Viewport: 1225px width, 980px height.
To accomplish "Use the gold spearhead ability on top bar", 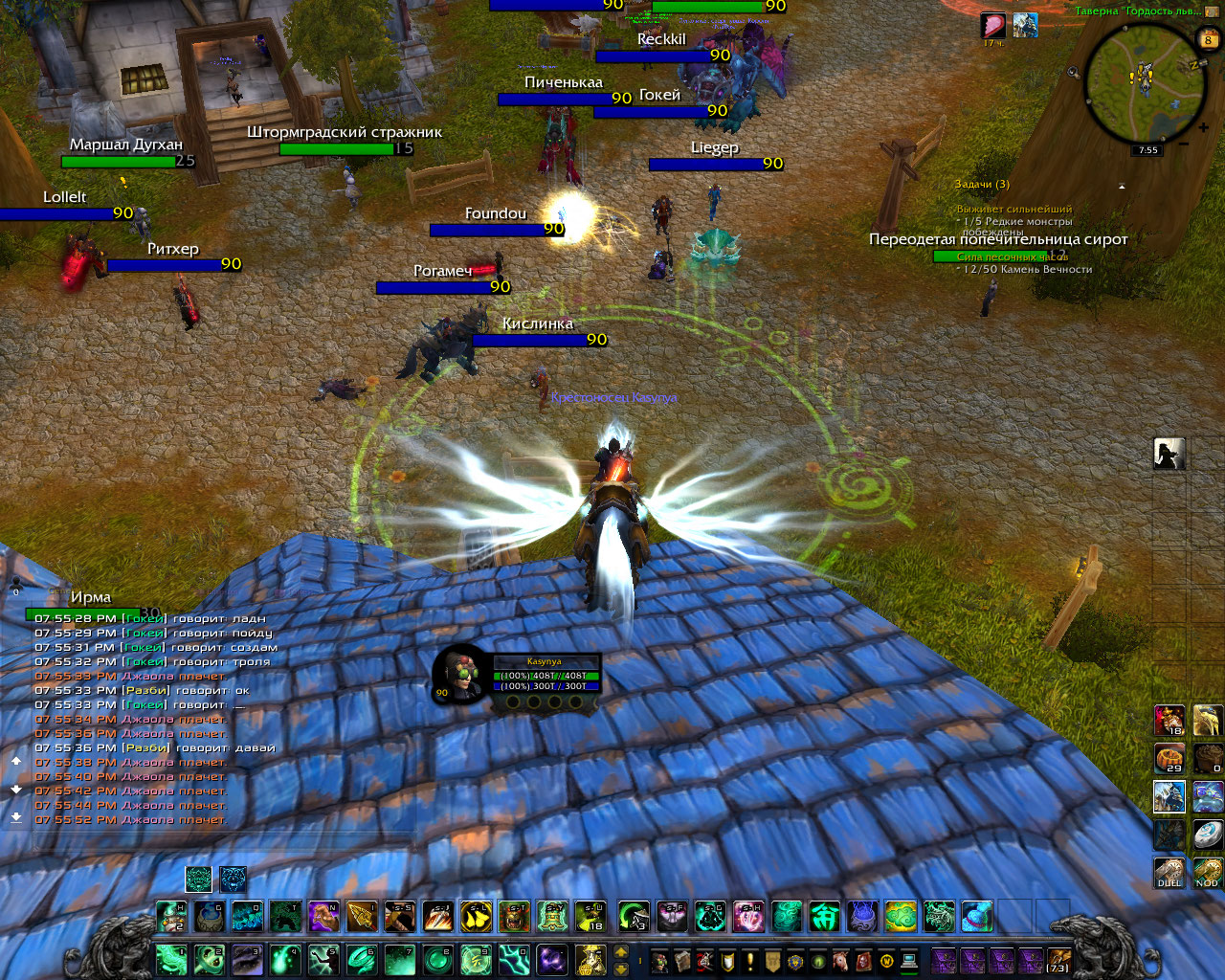I will point(363,917).
